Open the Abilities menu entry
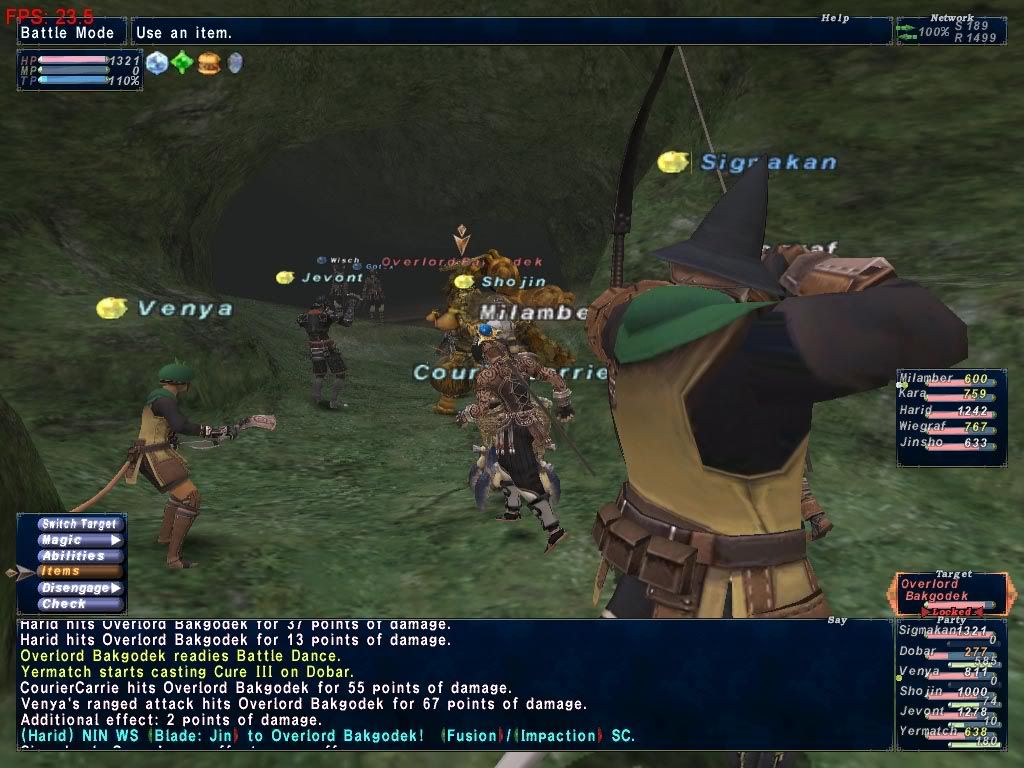This screenshot has height=768, width=1024. [80, 556]
